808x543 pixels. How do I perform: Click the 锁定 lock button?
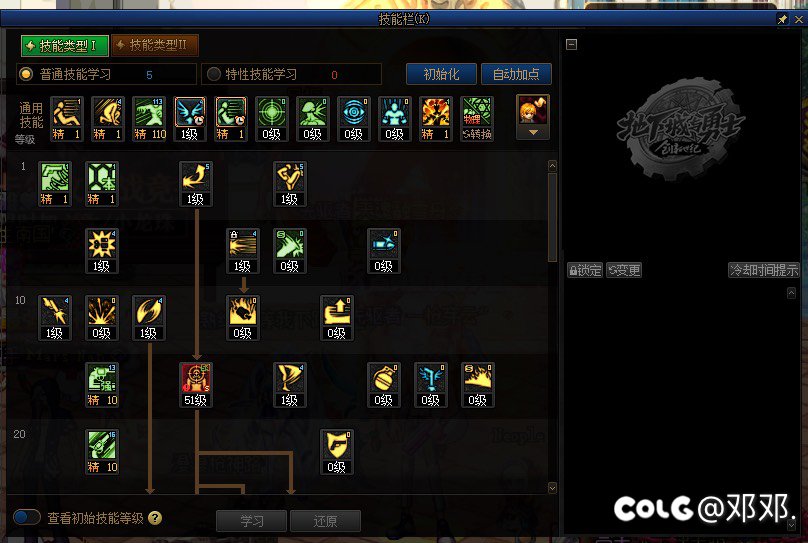pyautogui.click(x=585, y=270)
